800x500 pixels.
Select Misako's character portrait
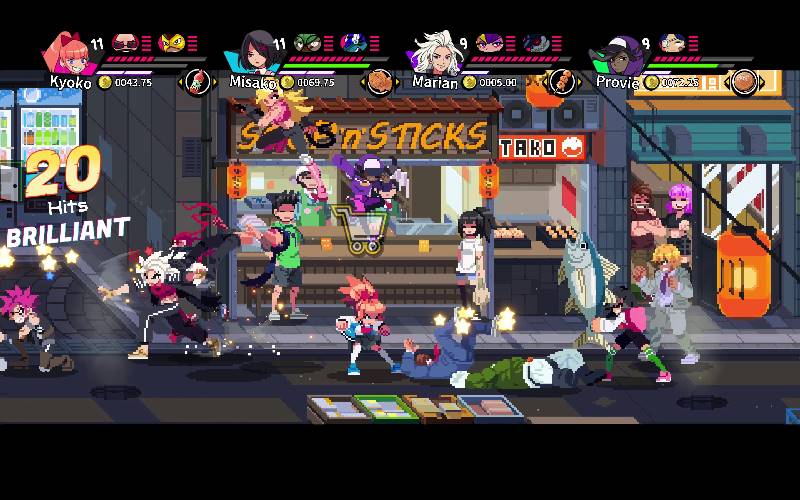click(x=254, y=53)
